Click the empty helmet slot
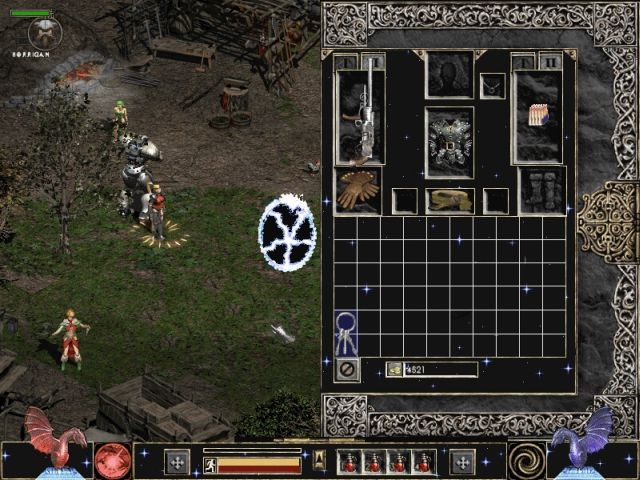Screen dimensions: 640x480 coord(449,75)
